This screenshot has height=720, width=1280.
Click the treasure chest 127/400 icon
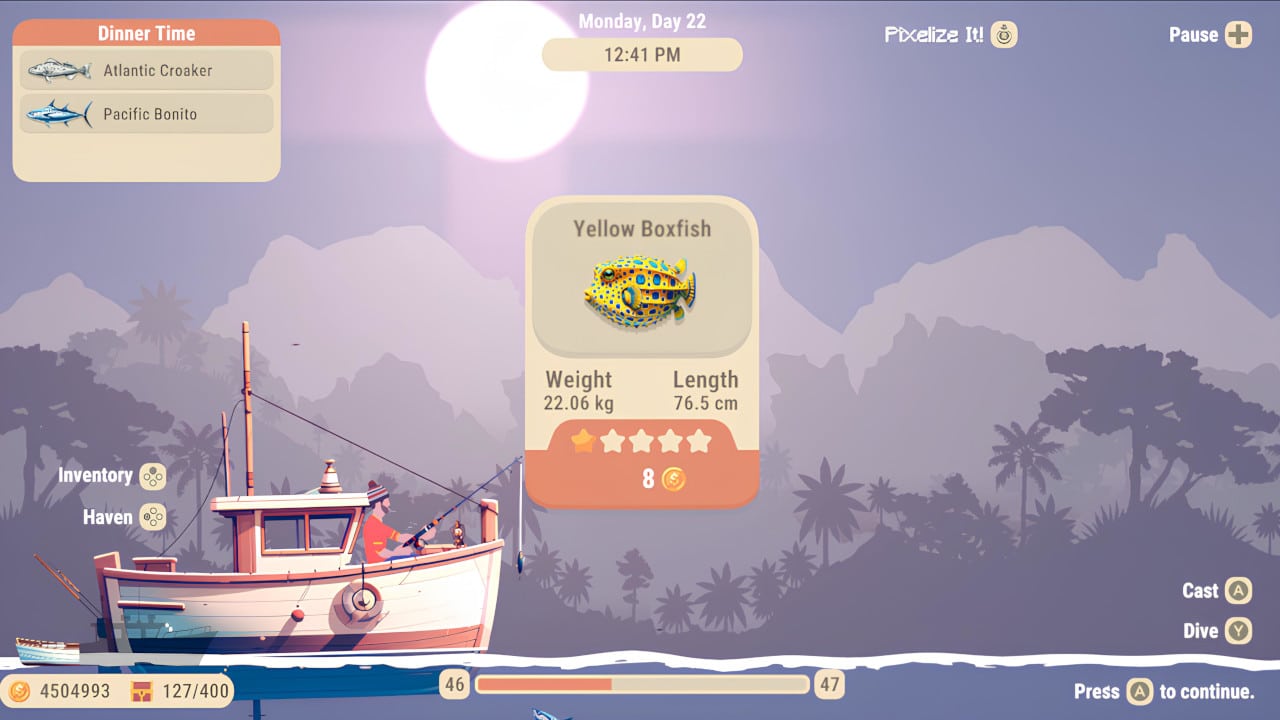coord(142,691)
